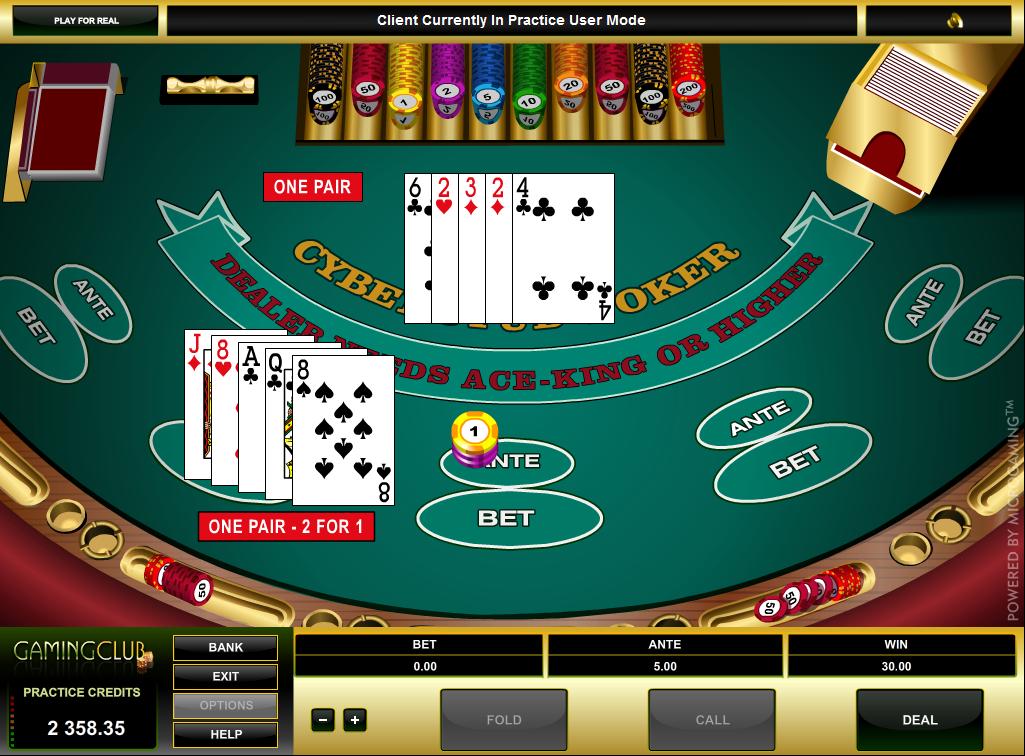Open the Options menu
The image size is (1025, 756).
click(226, 705)
